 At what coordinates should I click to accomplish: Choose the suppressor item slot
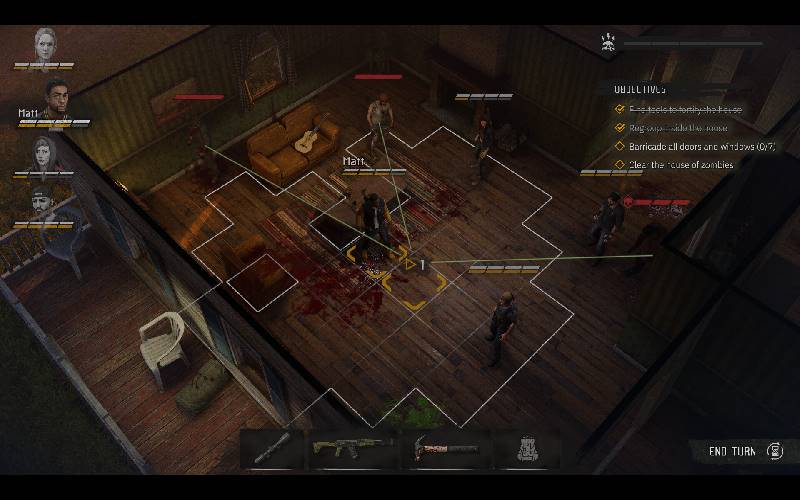pyautogui.click(x=272, y=450)
